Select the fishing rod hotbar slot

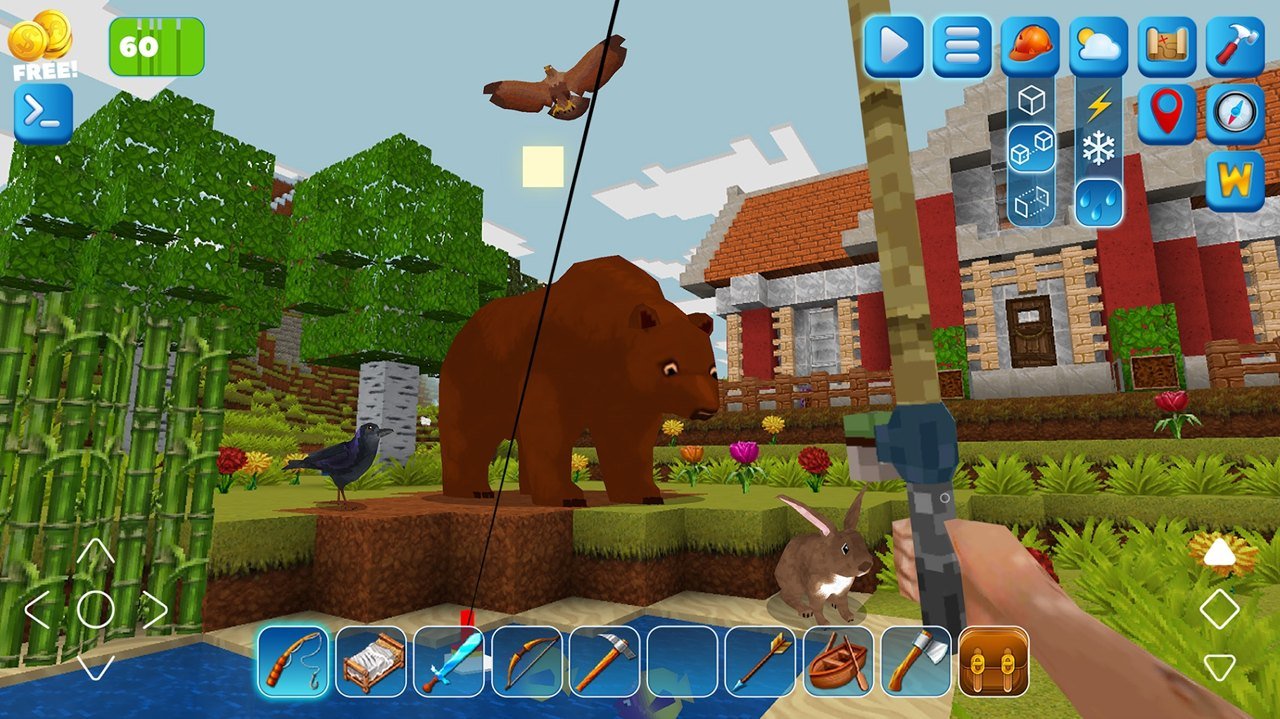(293, 661)
